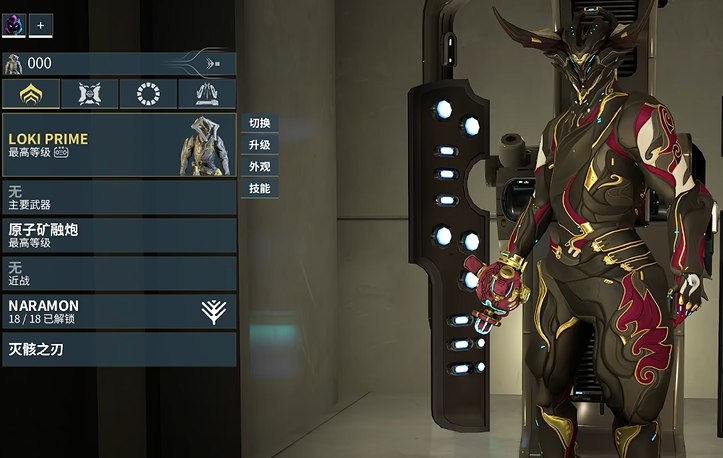Switch to the winged-crest equipment tab
723x458 pixels.
click(x=90, y=94)
